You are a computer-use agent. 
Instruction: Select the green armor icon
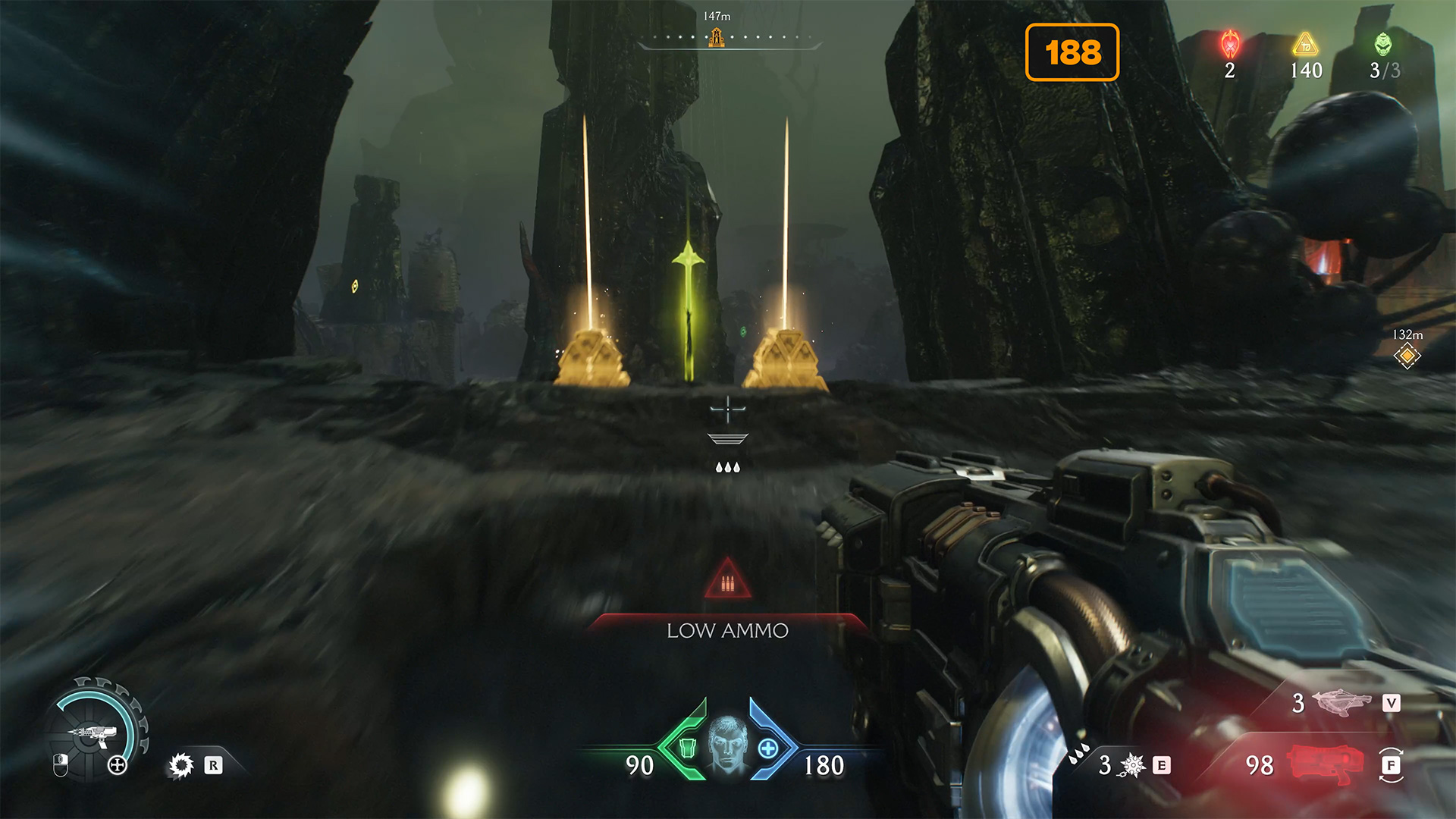tap(687, 748)
